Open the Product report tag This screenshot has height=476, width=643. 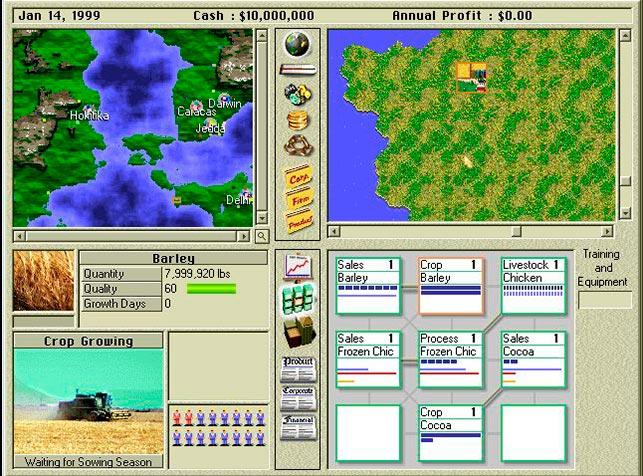click(x=297, y=222)
